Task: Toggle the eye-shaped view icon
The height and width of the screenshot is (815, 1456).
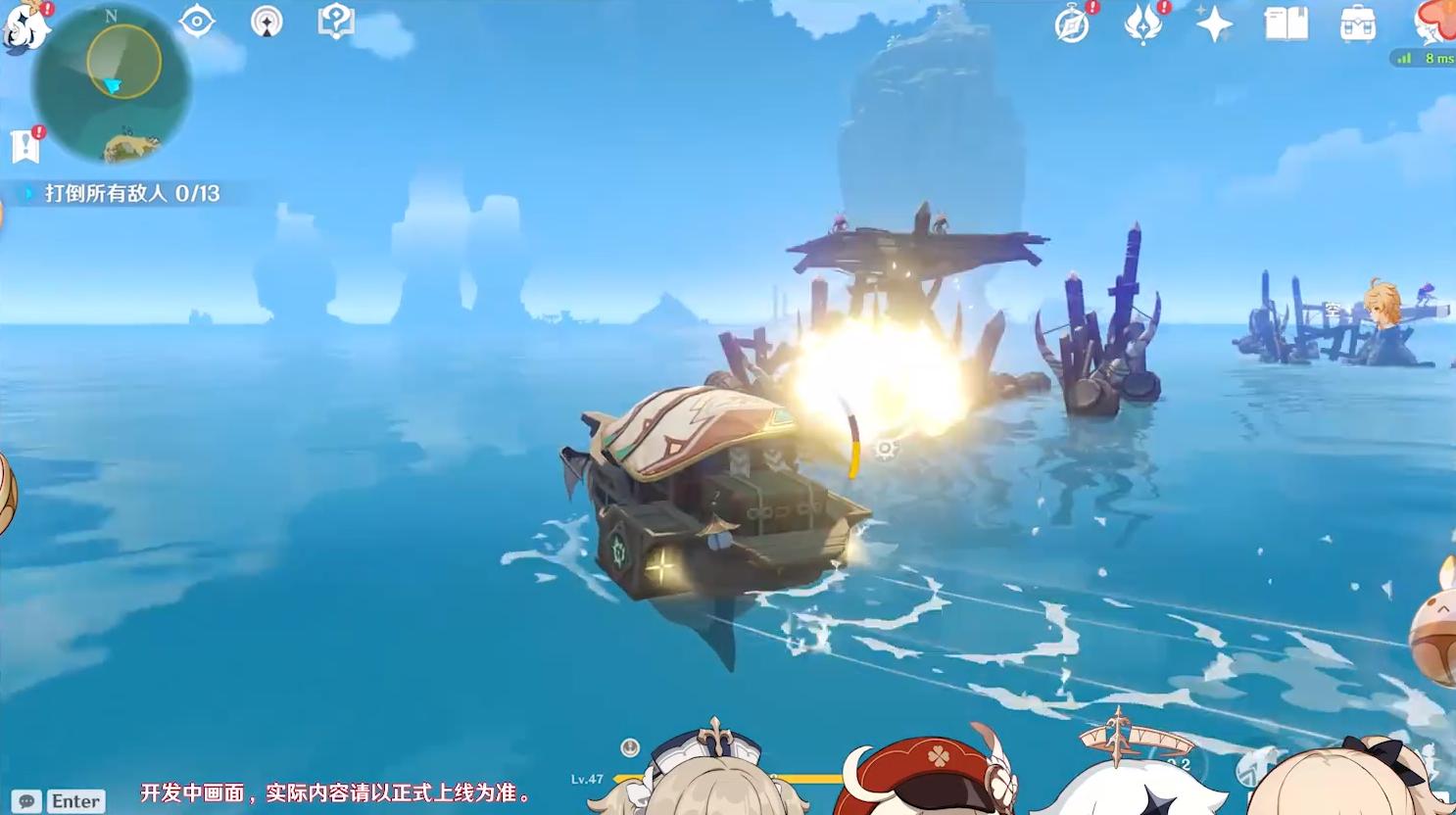Action: 197,22
